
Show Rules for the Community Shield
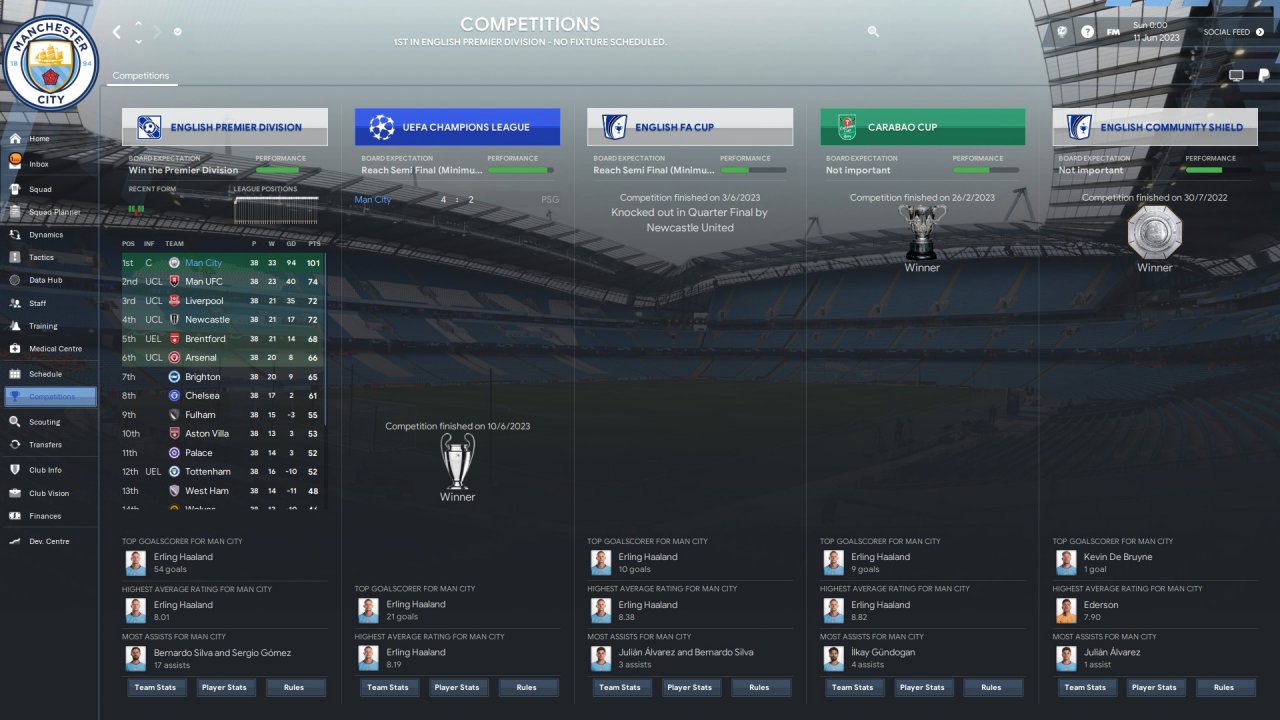(x=1224, y=688)
